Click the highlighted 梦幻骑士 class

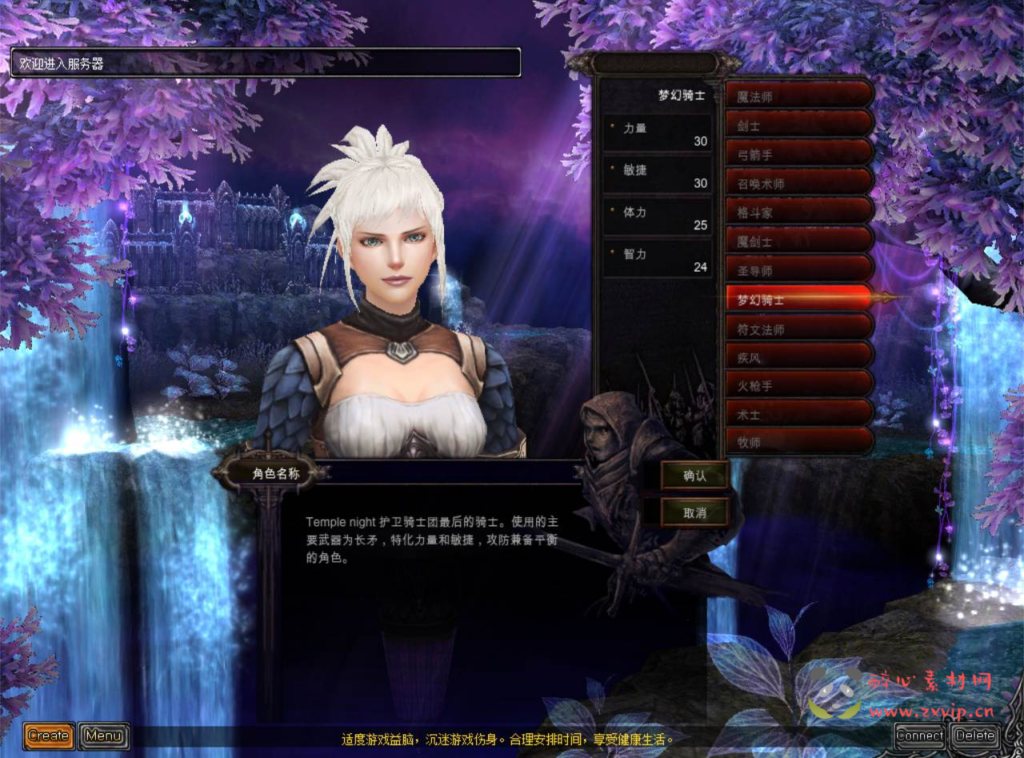[x=799, y=299]
